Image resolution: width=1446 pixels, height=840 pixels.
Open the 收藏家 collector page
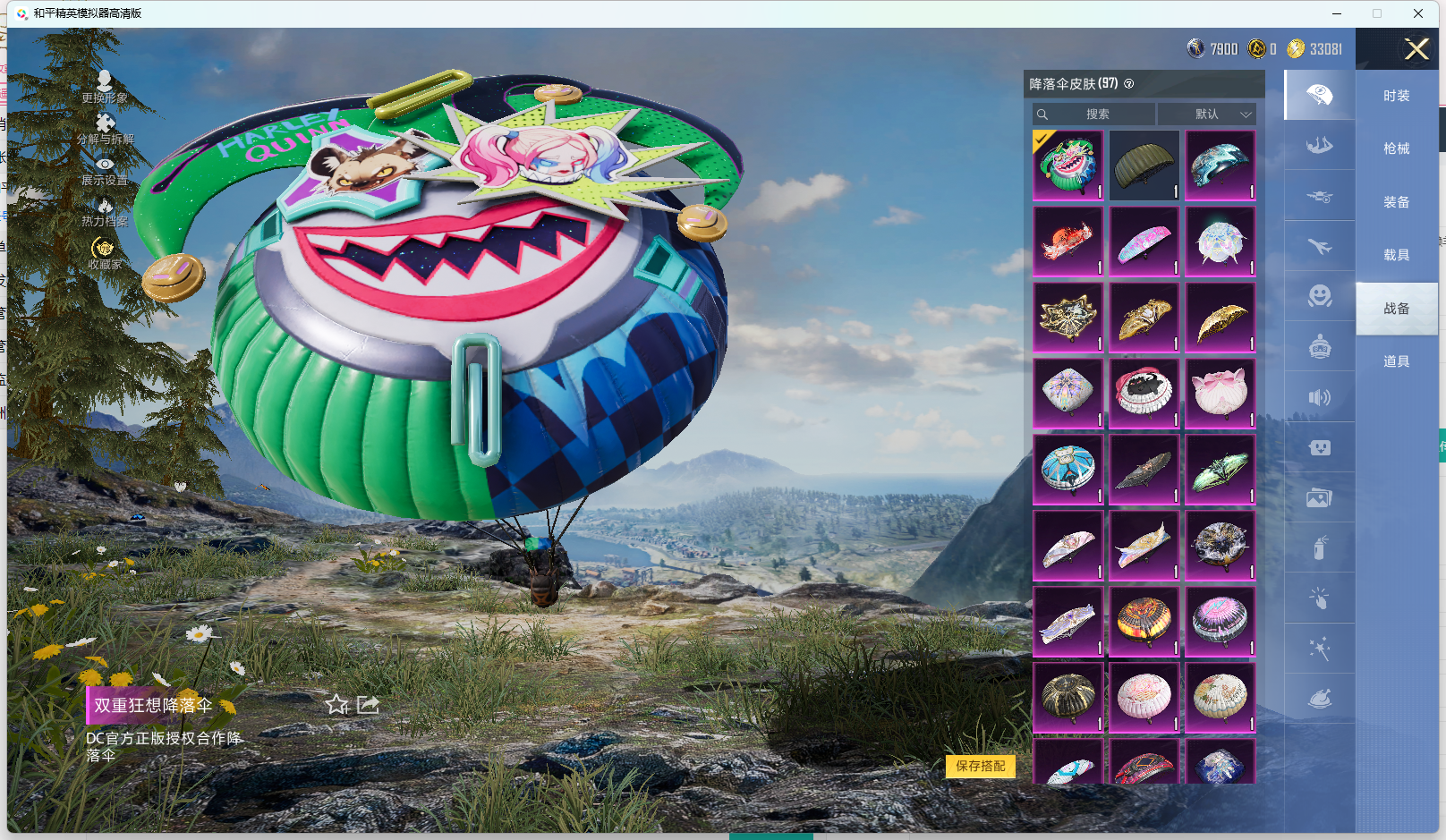click(x=104, y=253)
